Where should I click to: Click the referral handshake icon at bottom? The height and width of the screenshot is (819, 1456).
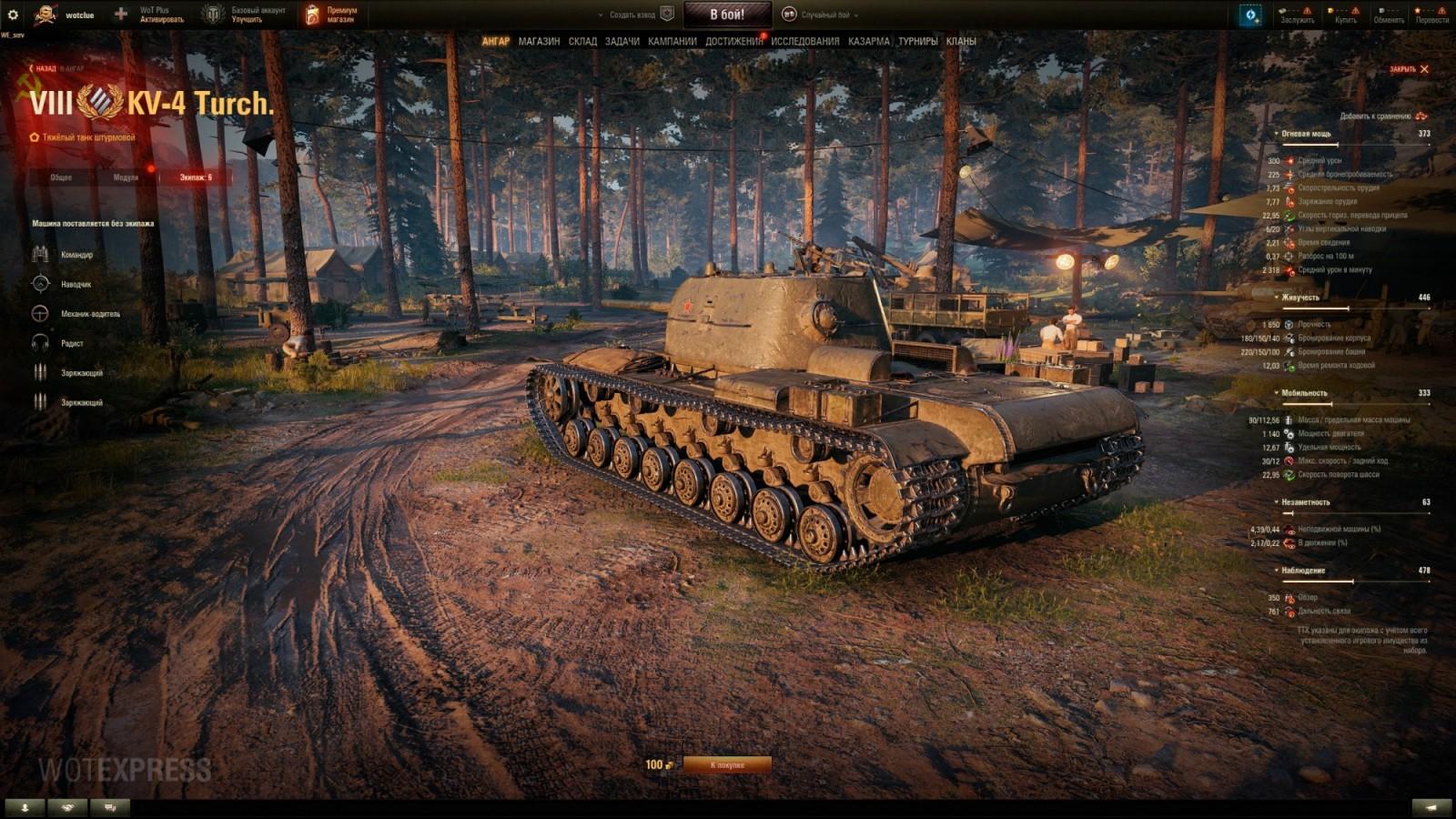(66, 806)
